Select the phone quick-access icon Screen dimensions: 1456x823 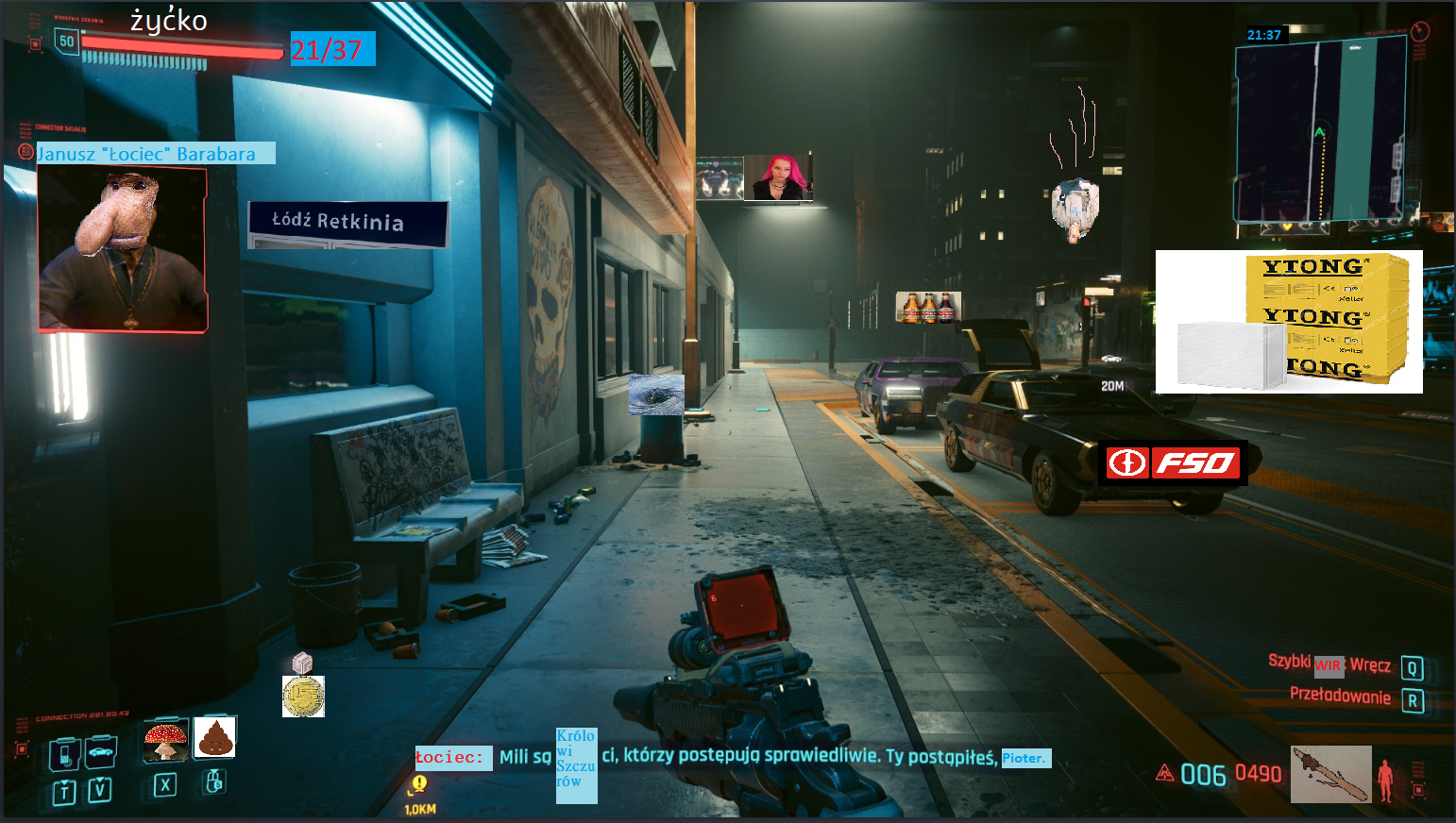tap(64, 753)
